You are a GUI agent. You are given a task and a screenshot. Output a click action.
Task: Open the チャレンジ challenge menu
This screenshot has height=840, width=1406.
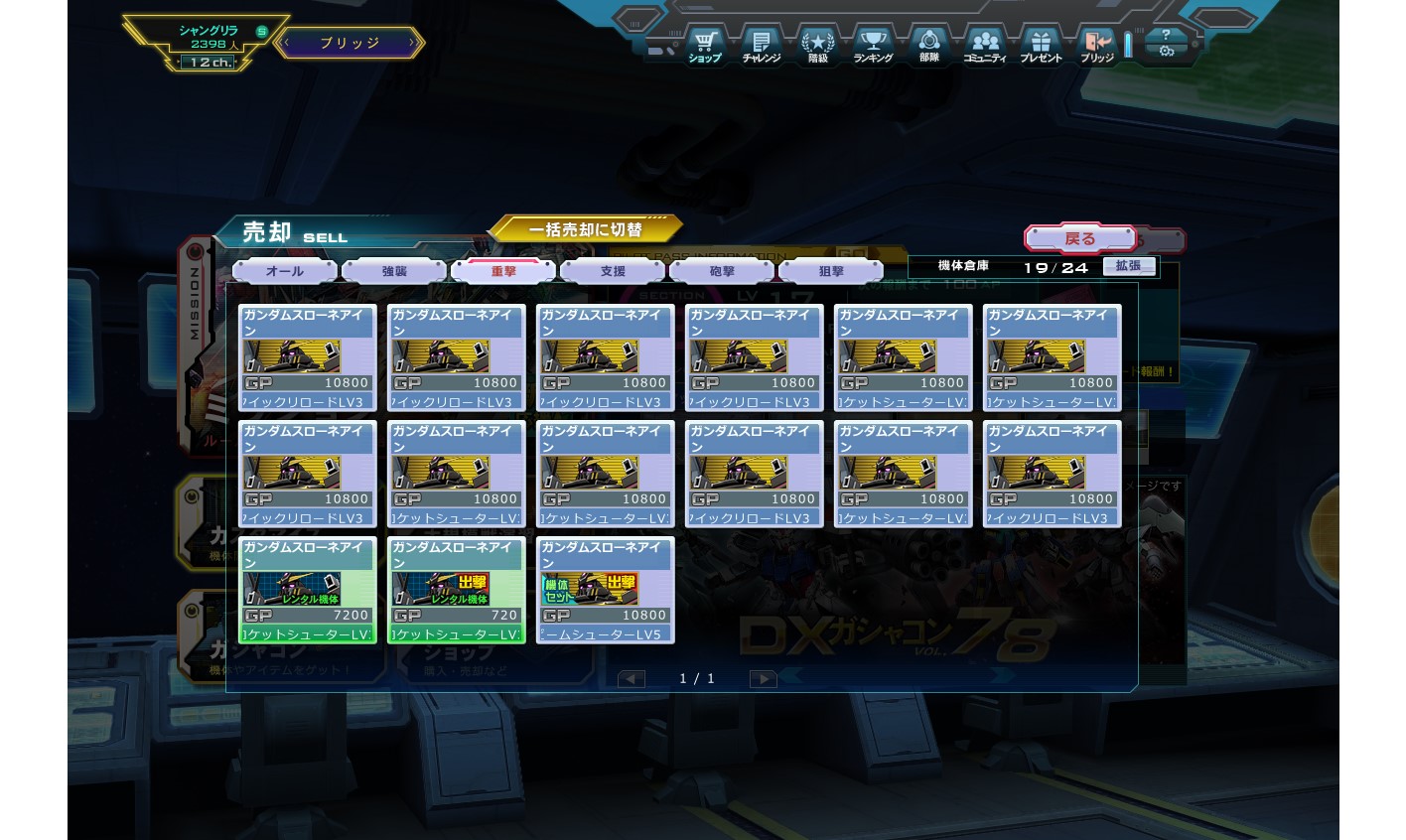[762, 46]
